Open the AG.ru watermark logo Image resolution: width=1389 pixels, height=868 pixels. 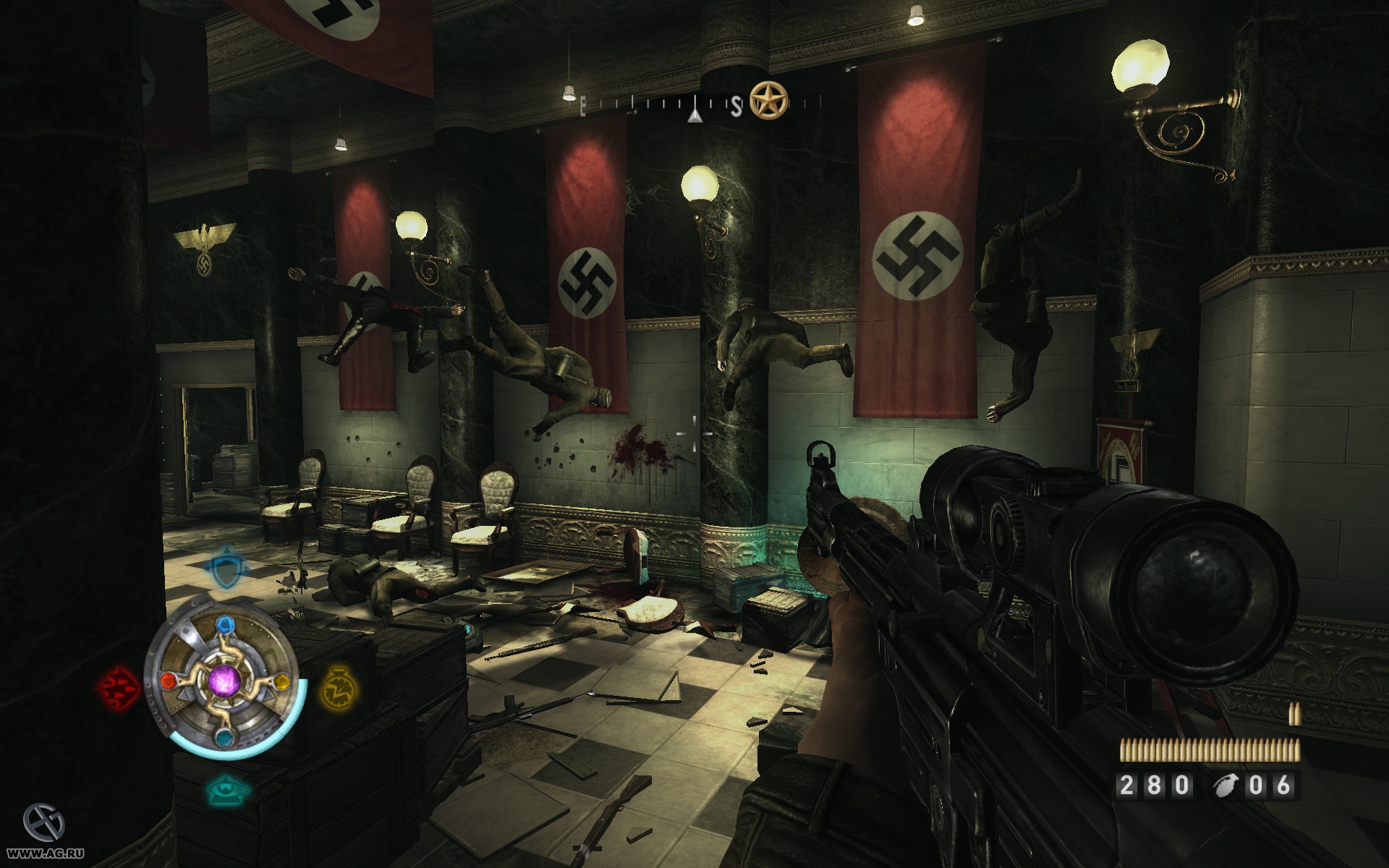point(43,823)
